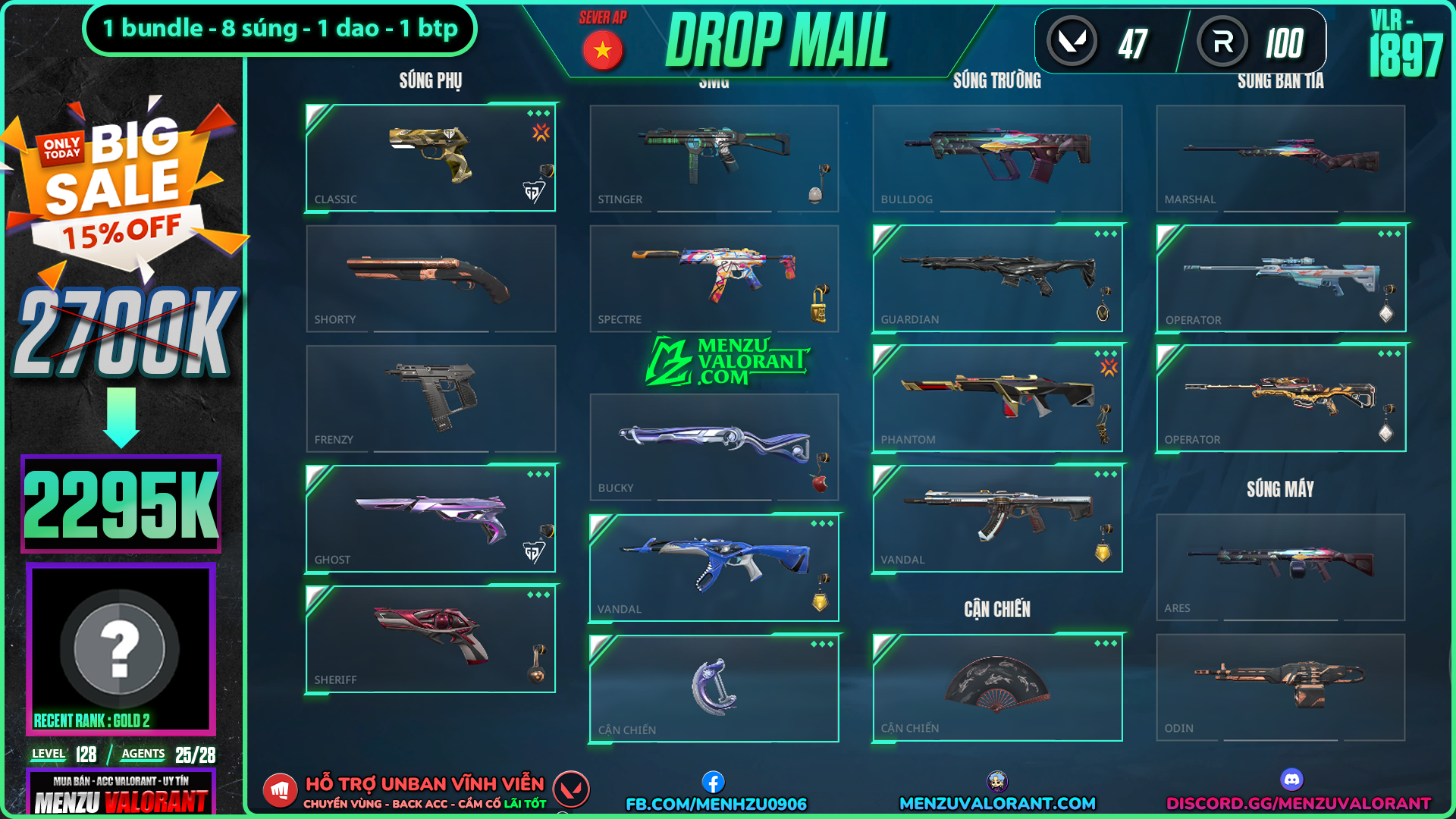Open the Bucky shotgun slot

pos(714,447)
